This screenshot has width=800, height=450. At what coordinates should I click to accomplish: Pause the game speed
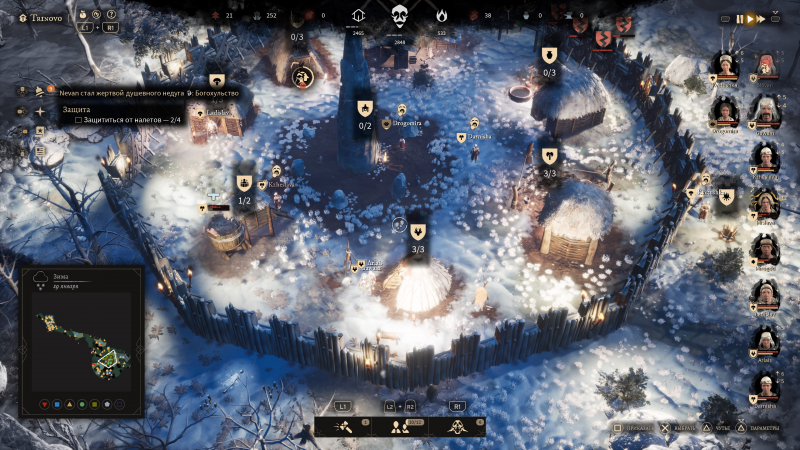741,18
